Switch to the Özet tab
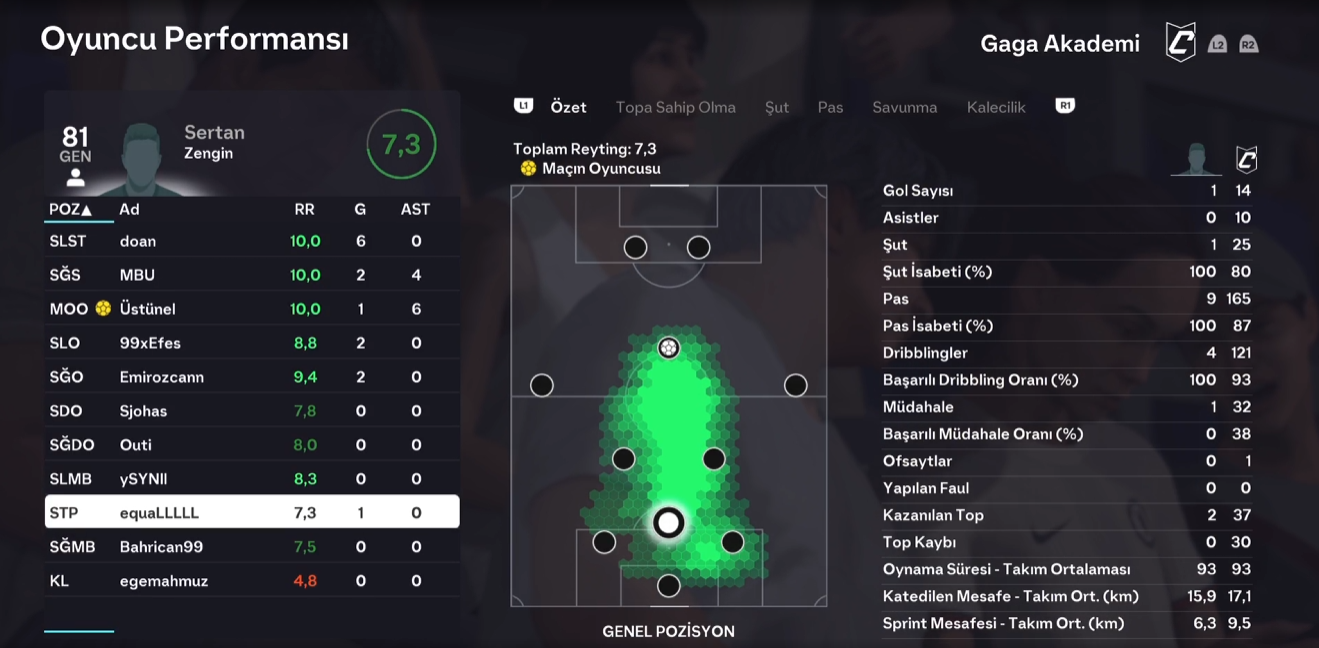 point(568,107)
